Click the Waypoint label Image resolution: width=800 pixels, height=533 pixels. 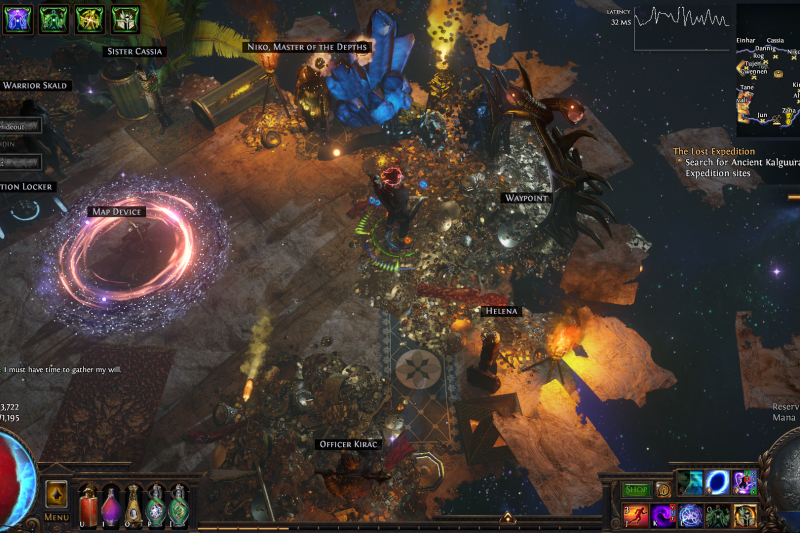[526, 198]
